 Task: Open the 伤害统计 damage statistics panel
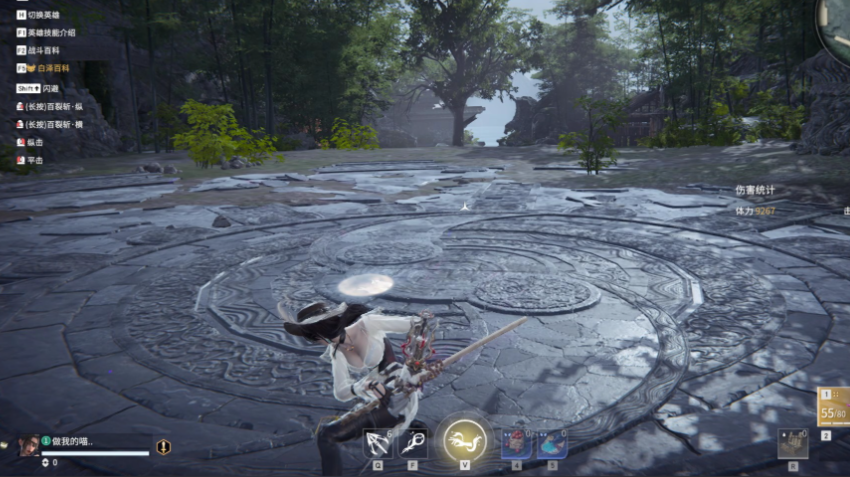[755, 190]
